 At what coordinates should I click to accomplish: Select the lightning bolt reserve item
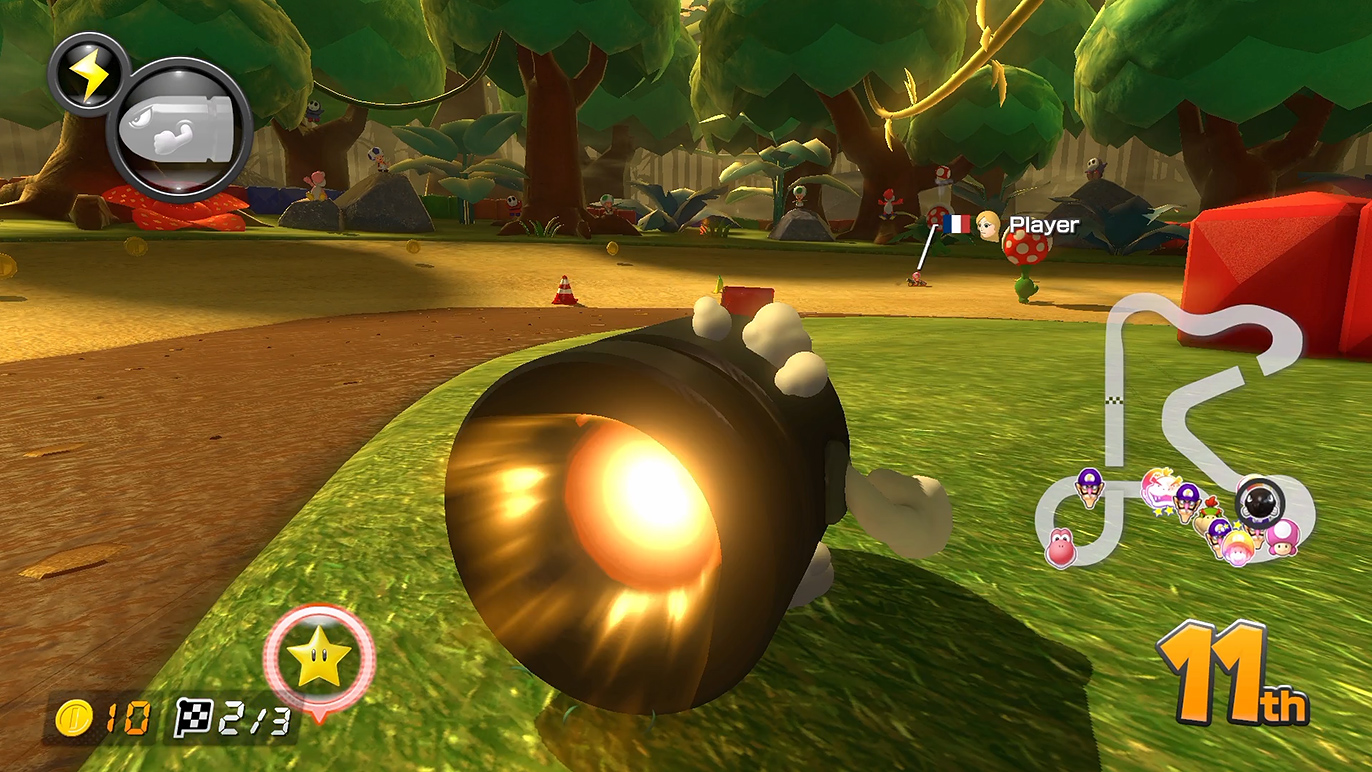88,75
